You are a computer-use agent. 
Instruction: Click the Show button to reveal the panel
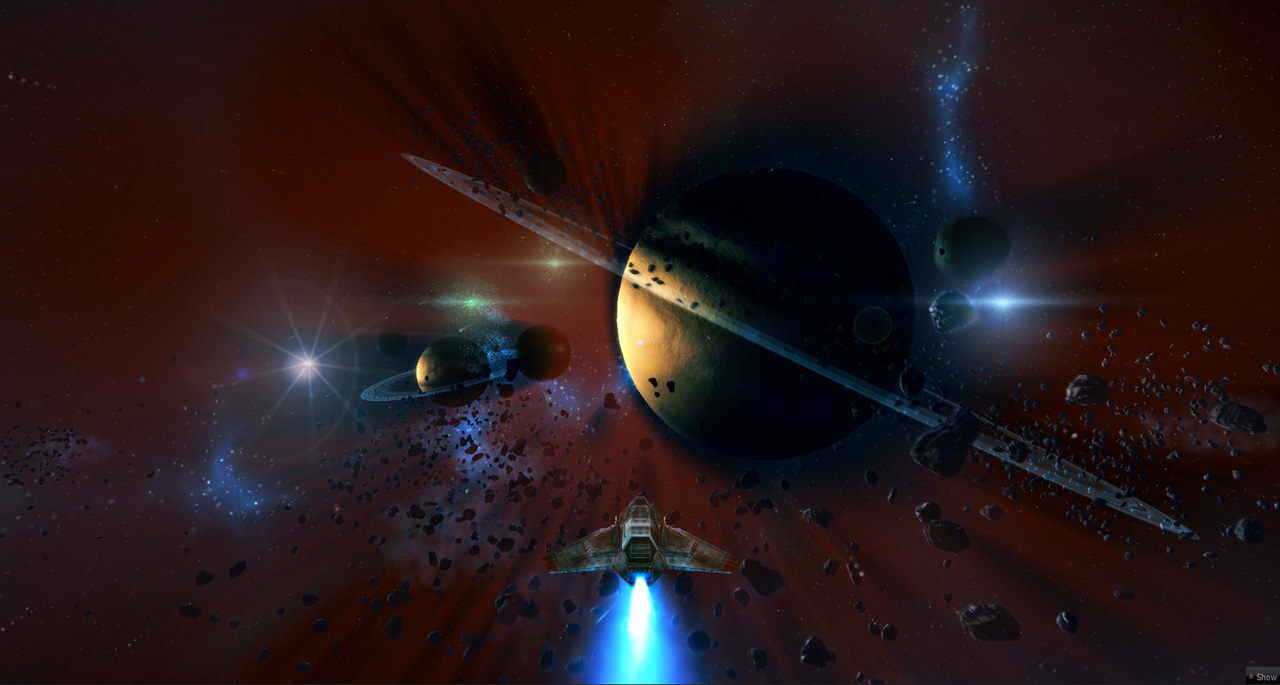tap(1263, 677)
